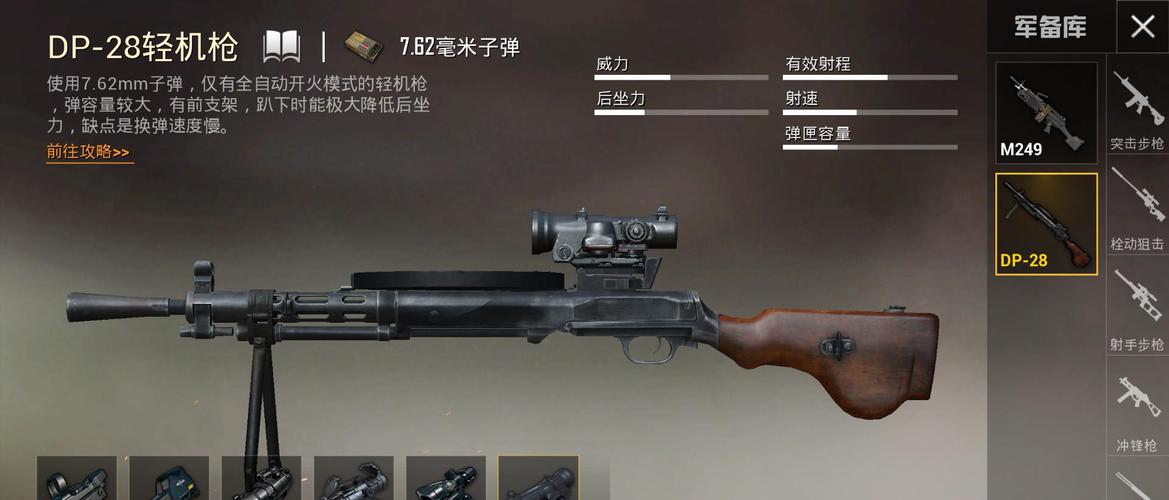This screenshot has height=500, width=1169.
Task: Switch to the 栓动狙击 category
Action: [1137, 212]
